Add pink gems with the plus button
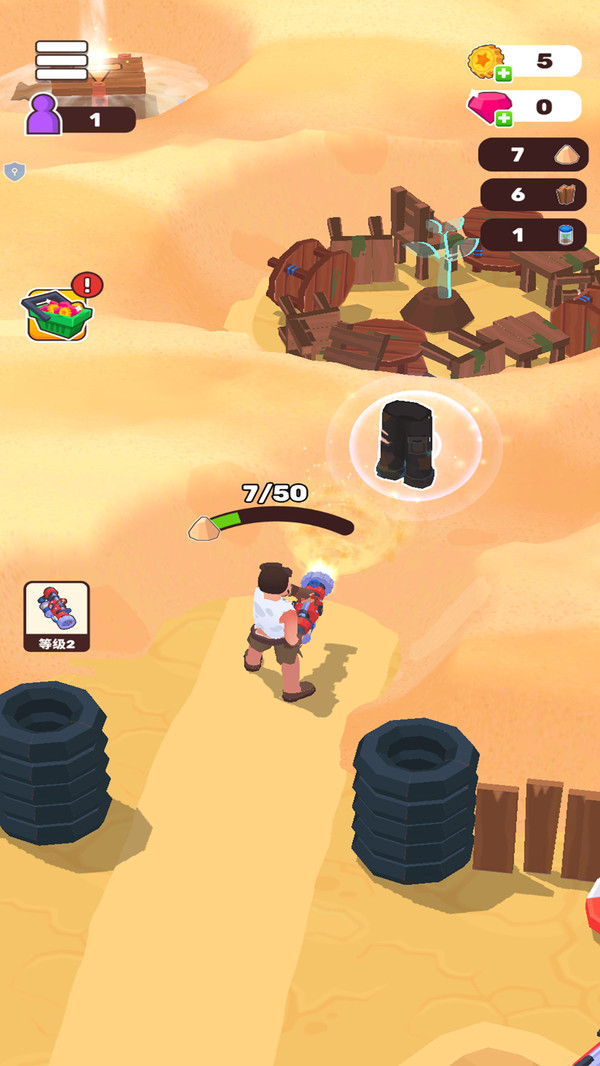The width and height of the screenshot is (600, 1066). tap(503, 118)
